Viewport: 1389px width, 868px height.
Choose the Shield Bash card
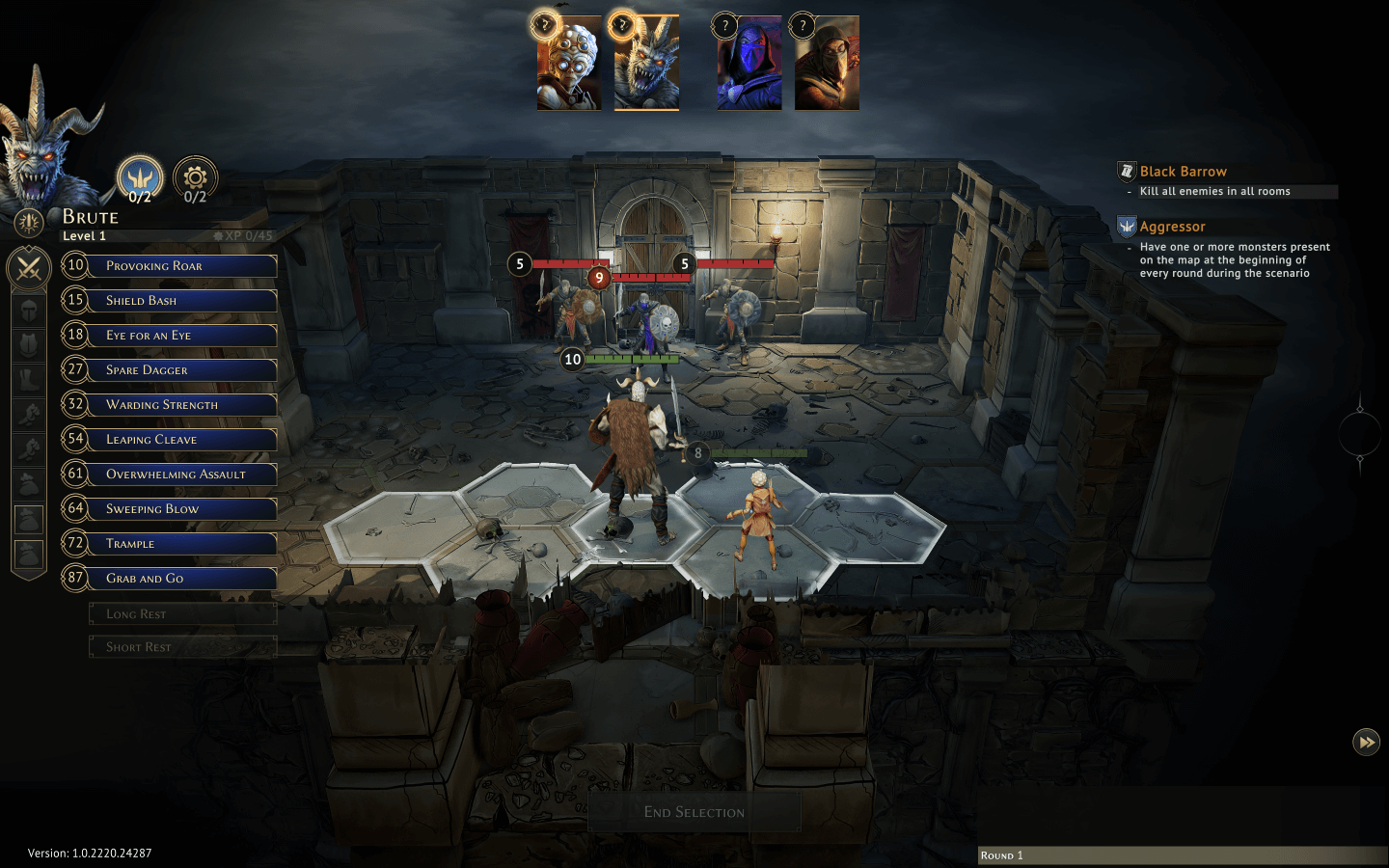point(183,301)
